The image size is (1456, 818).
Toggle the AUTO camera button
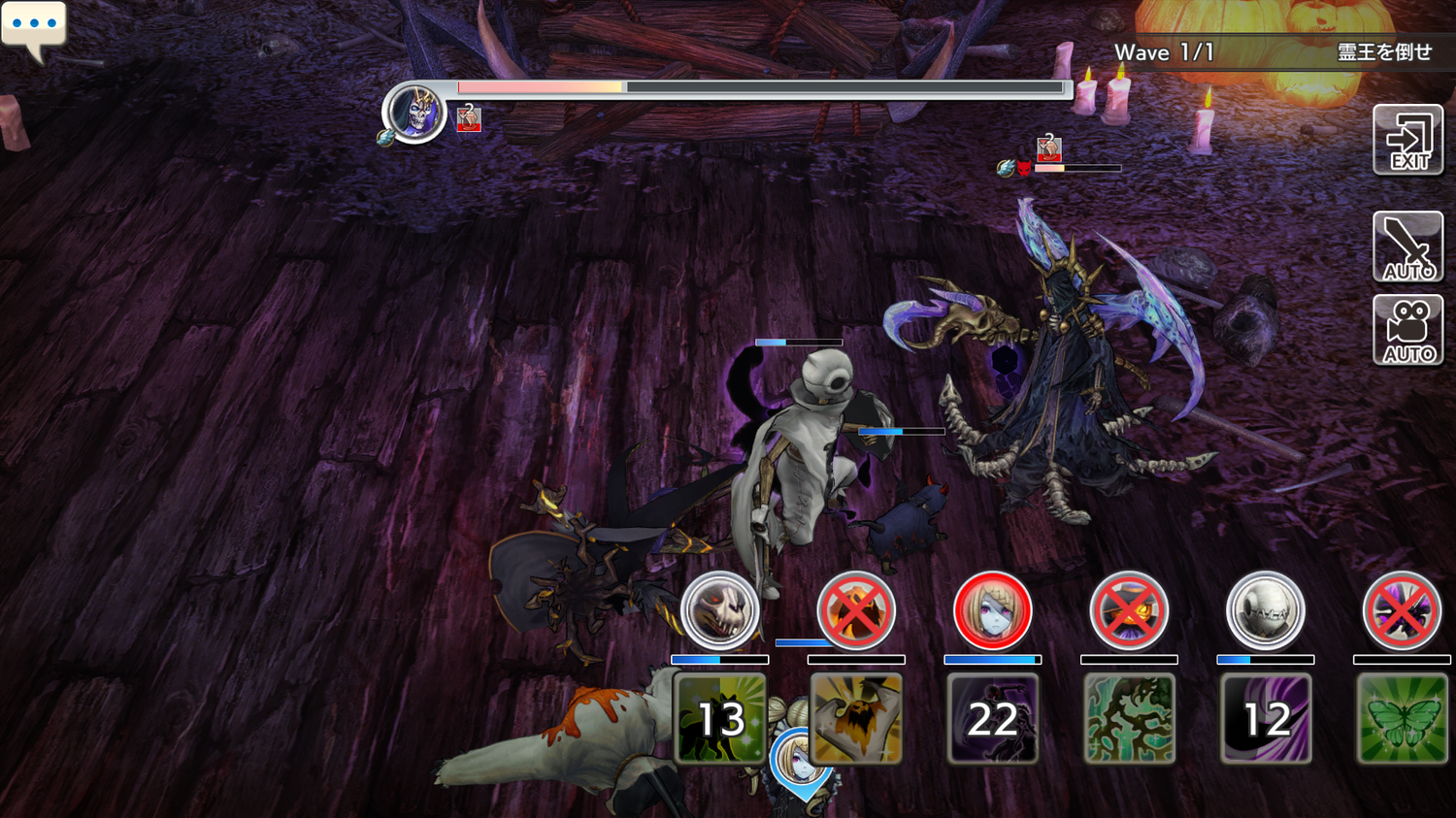point(1407,330)
